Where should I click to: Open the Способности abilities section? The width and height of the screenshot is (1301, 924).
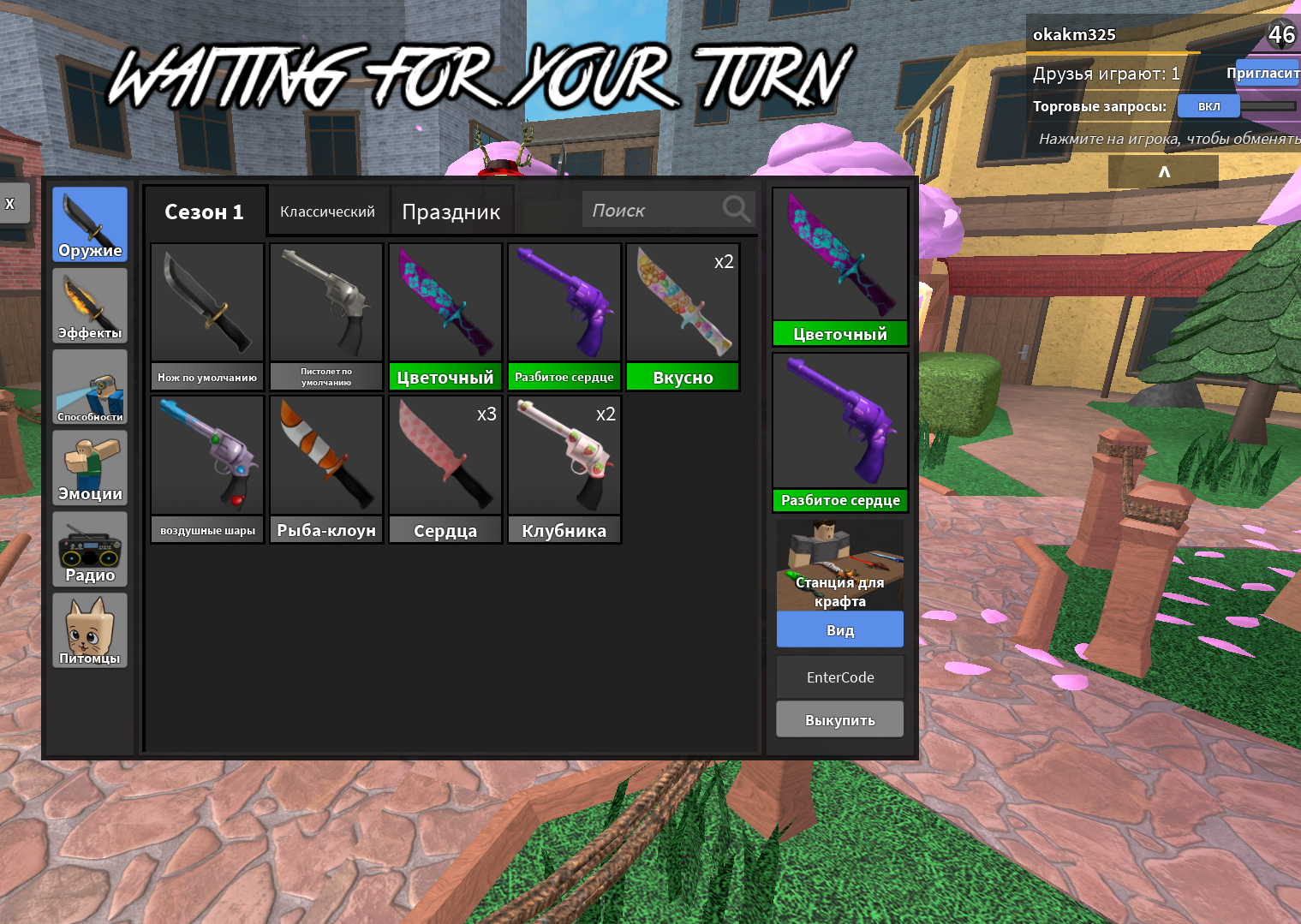pyautogui.click(x=89, y=386)
